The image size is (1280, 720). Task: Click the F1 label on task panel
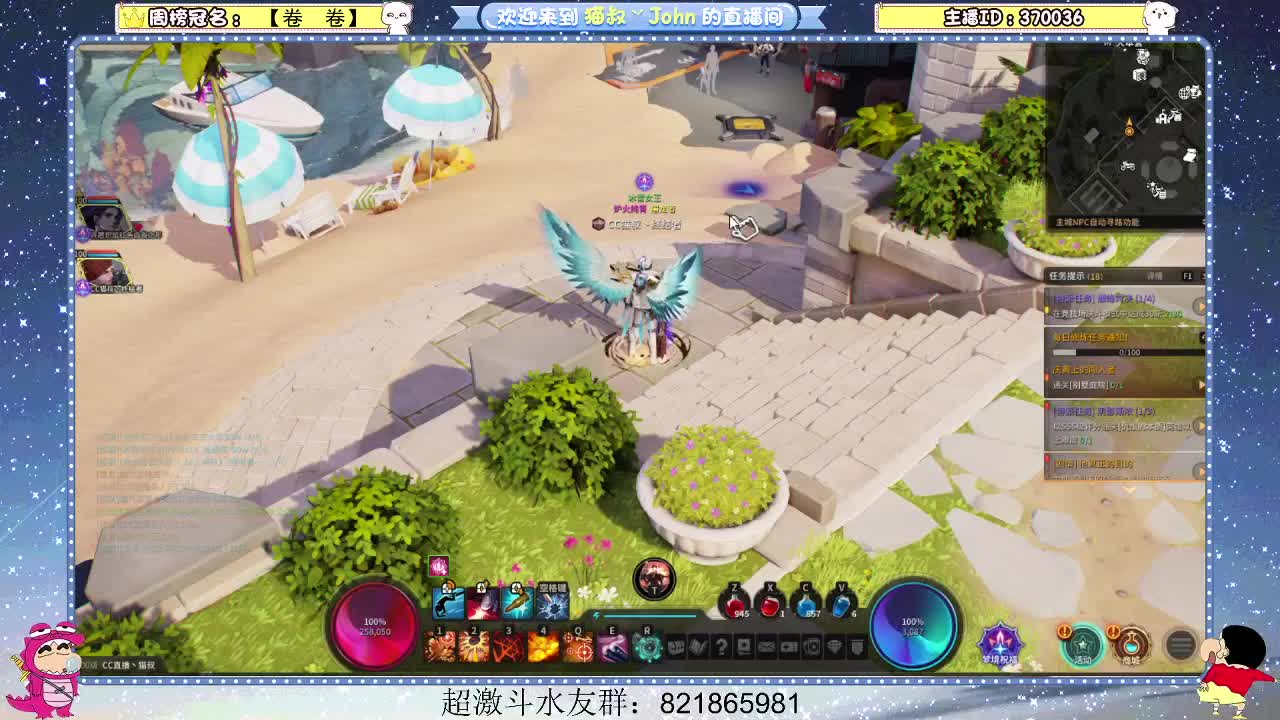point(1186,276)
